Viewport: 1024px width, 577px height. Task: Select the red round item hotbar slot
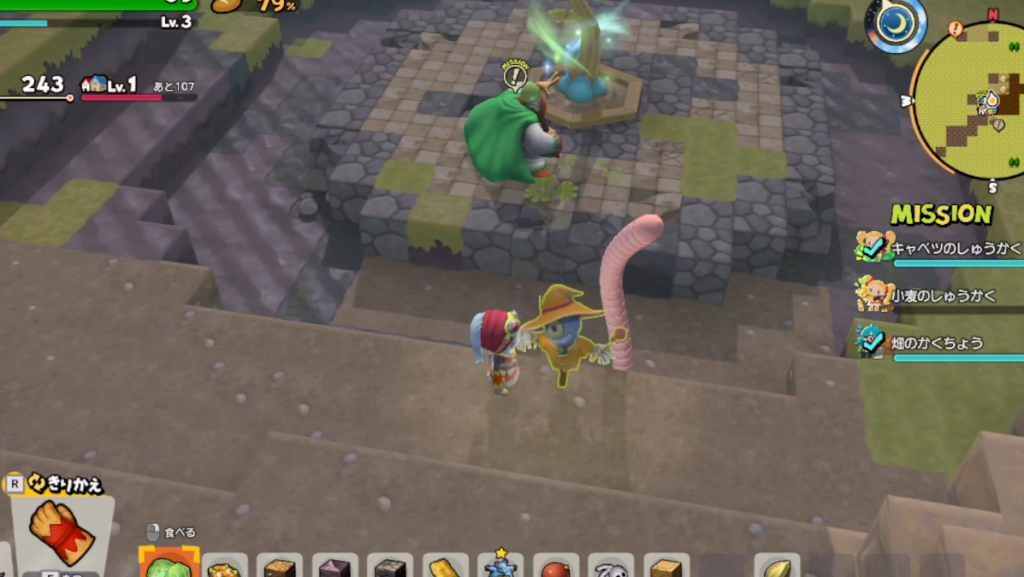pyautogui.click(x=555, y=568)
